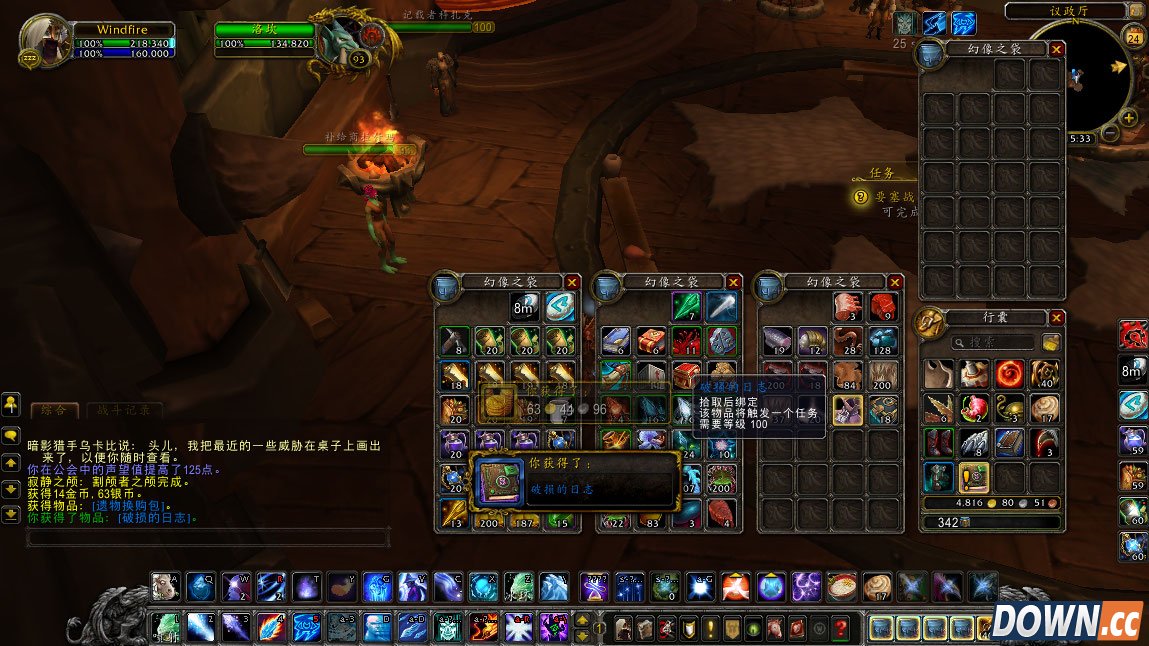This screenshot has height=646, width=1149.
Task: Select the stack of 128 blue crystals
Action: (x=882, y=340)
